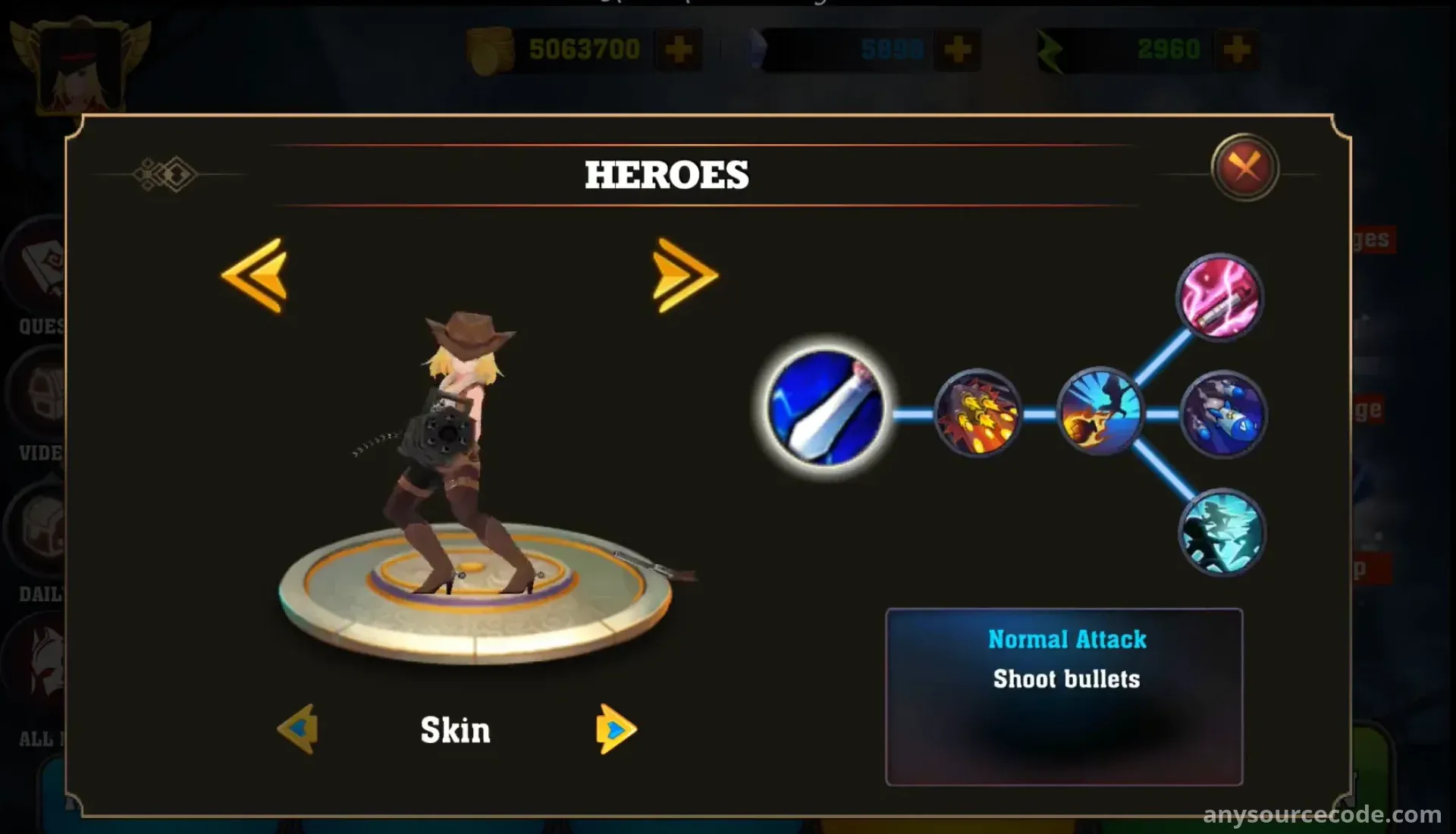Show the next hero with the right double arrow
Viewport: 1456px width, 834px height.
(684, 274)
